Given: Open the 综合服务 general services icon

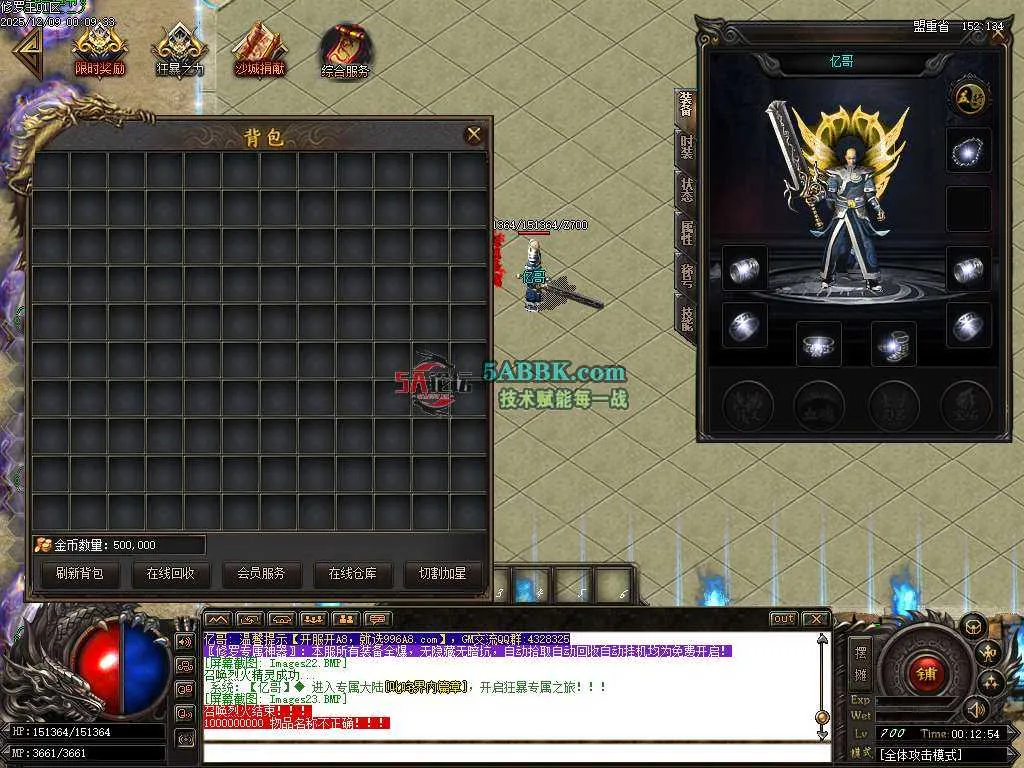Looking at the screenshot, I should tap(346, 50).
